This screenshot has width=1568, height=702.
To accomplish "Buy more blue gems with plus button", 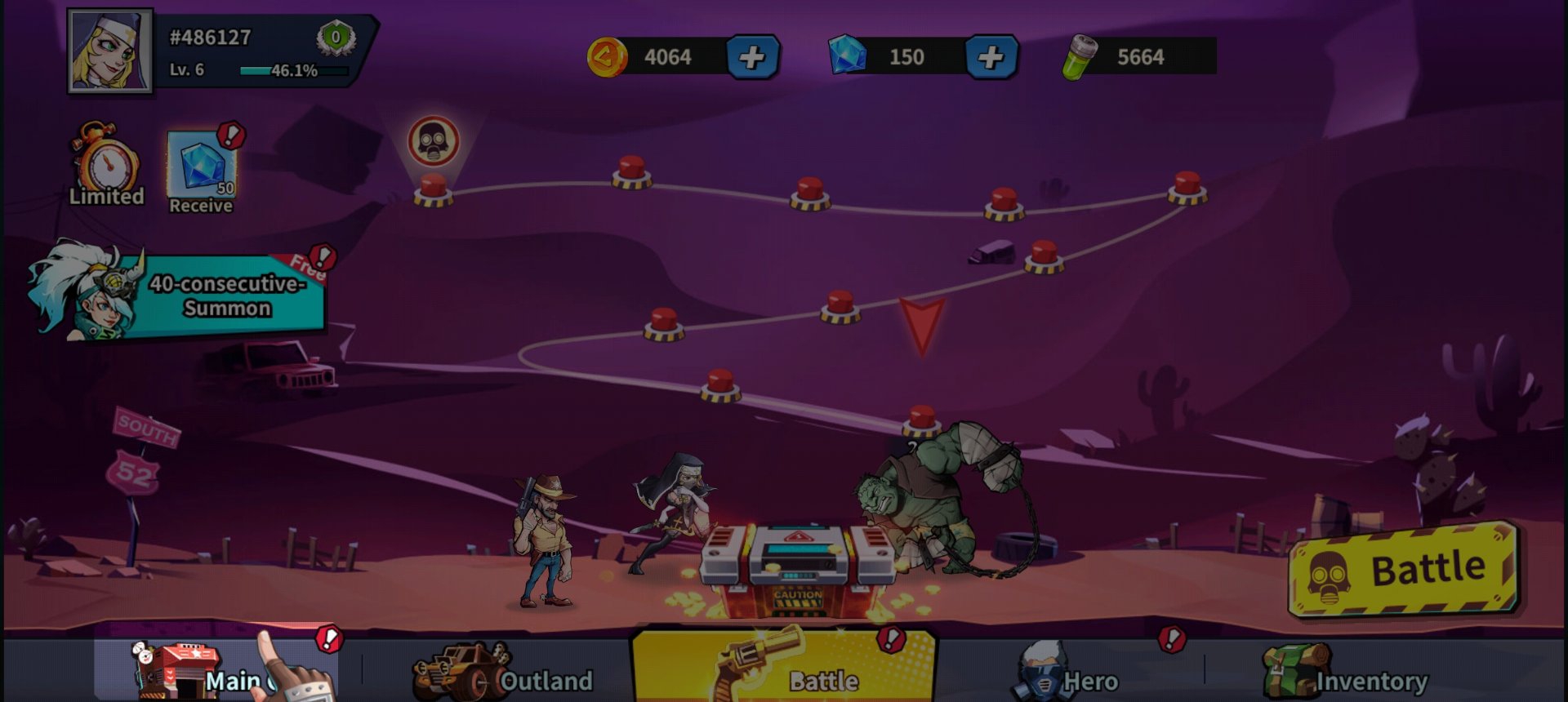I will pos(990,57).
